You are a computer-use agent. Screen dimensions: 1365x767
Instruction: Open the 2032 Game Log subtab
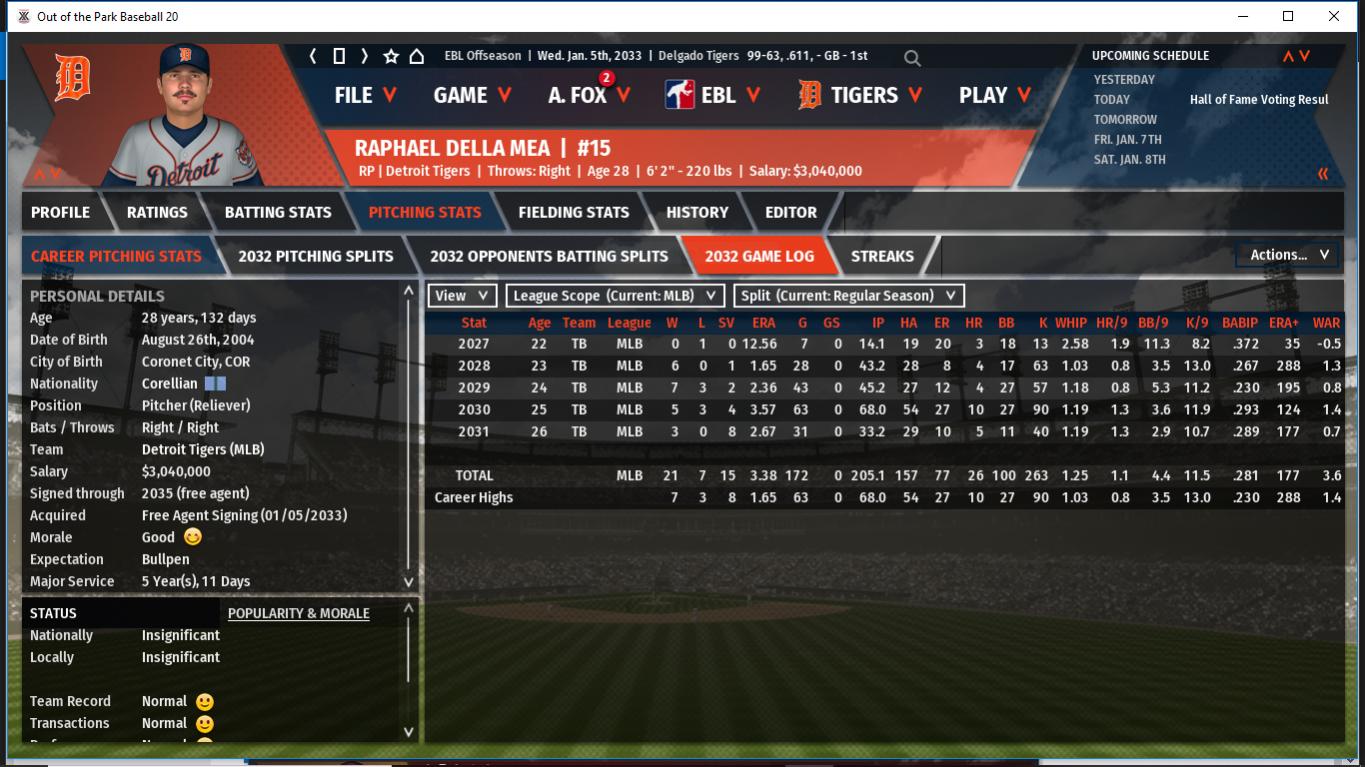click(x=759, y=256)
